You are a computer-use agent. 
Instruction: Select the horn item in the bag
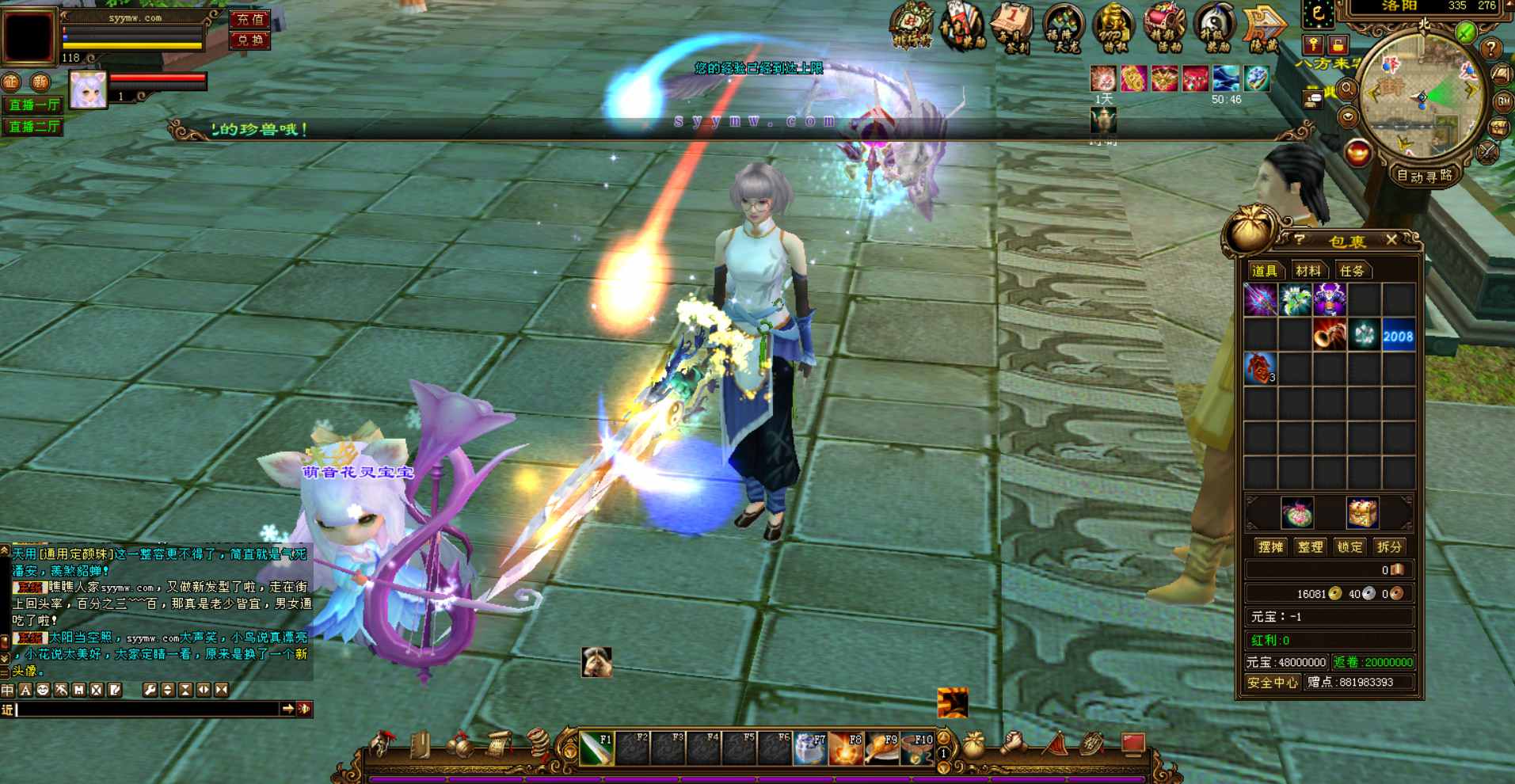pos(1330,336)
